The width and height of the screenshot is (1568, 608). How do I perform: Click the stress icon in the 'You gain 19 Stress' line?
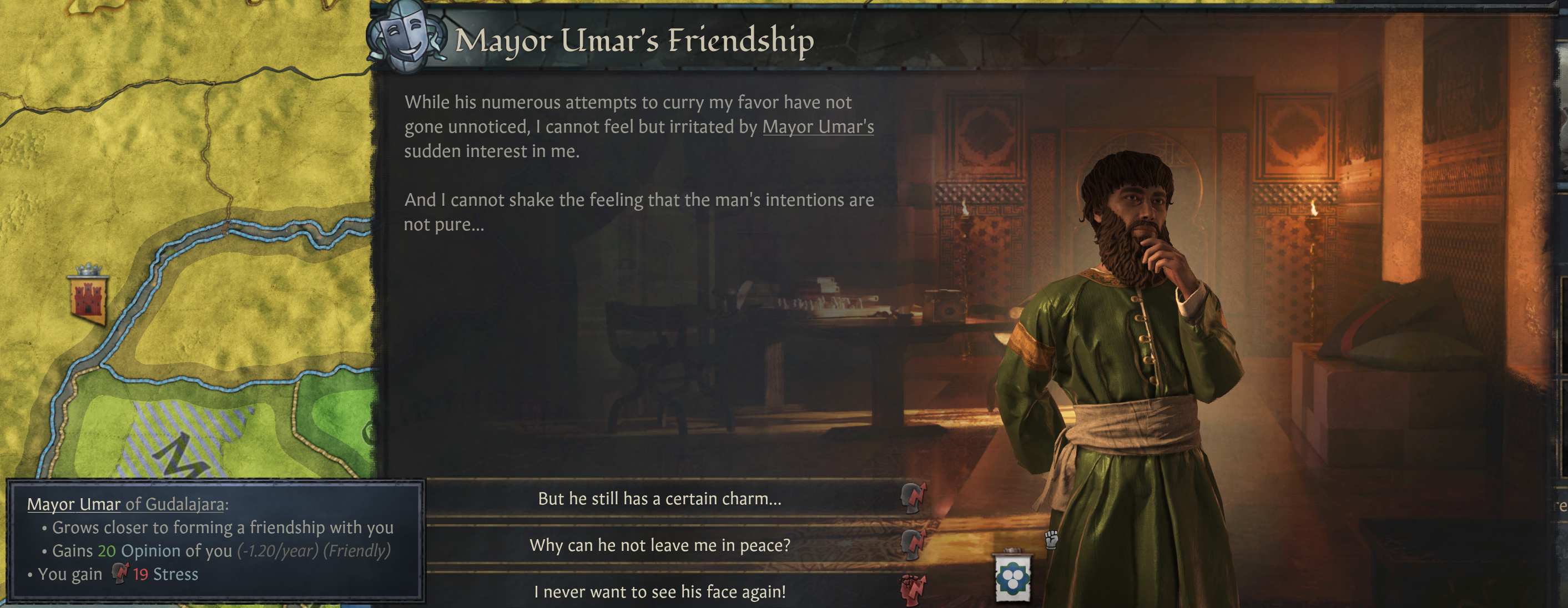coord(120,572)
